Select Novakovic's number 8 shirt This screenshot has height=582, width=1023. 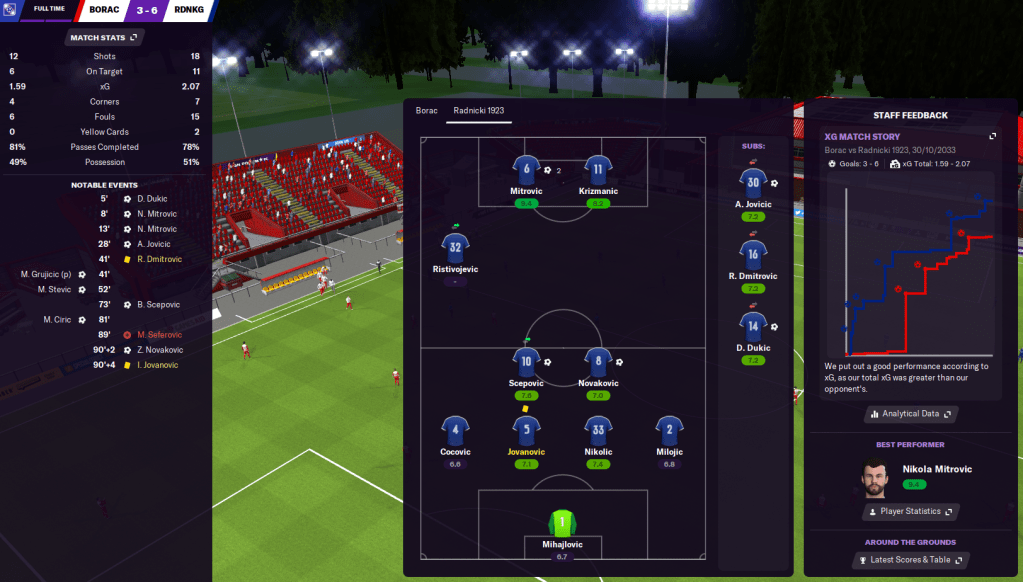click(x=598, y=362)
